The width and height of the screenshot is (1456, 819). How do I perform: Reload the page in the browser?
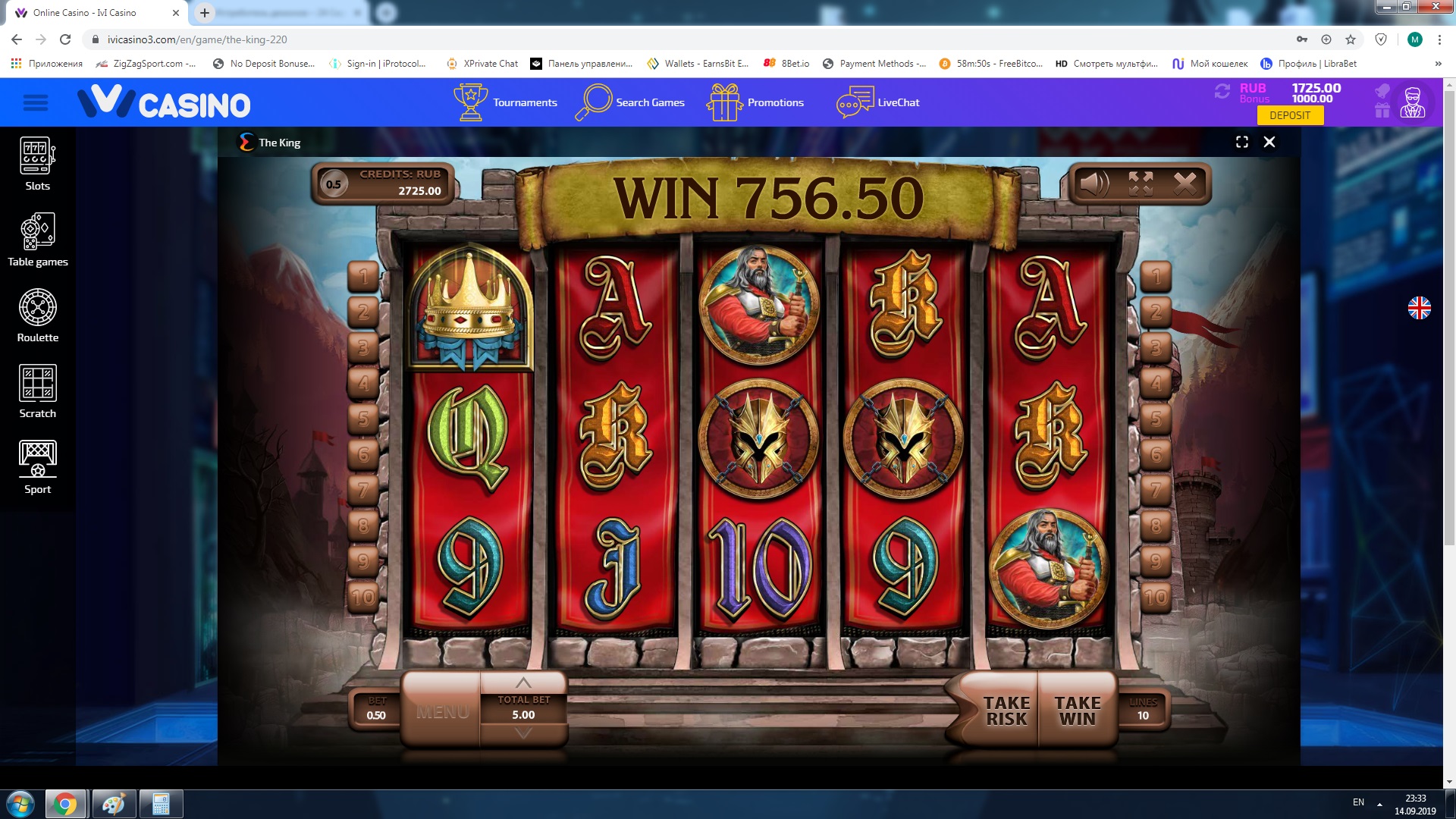pyautogui.click(x=65, y=39)
